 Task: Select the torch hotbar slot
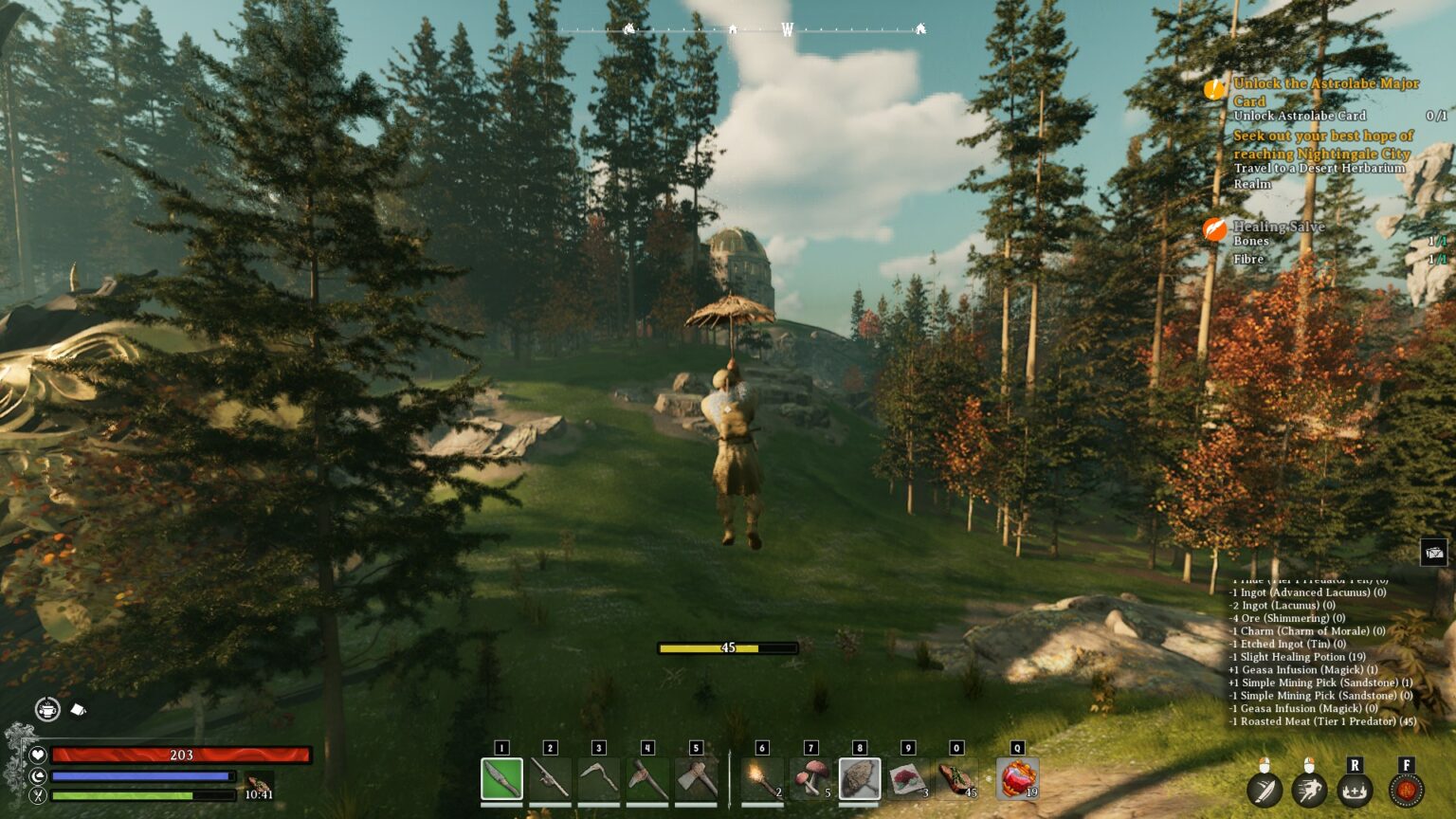pyautogui.click(x=762, y=779)
